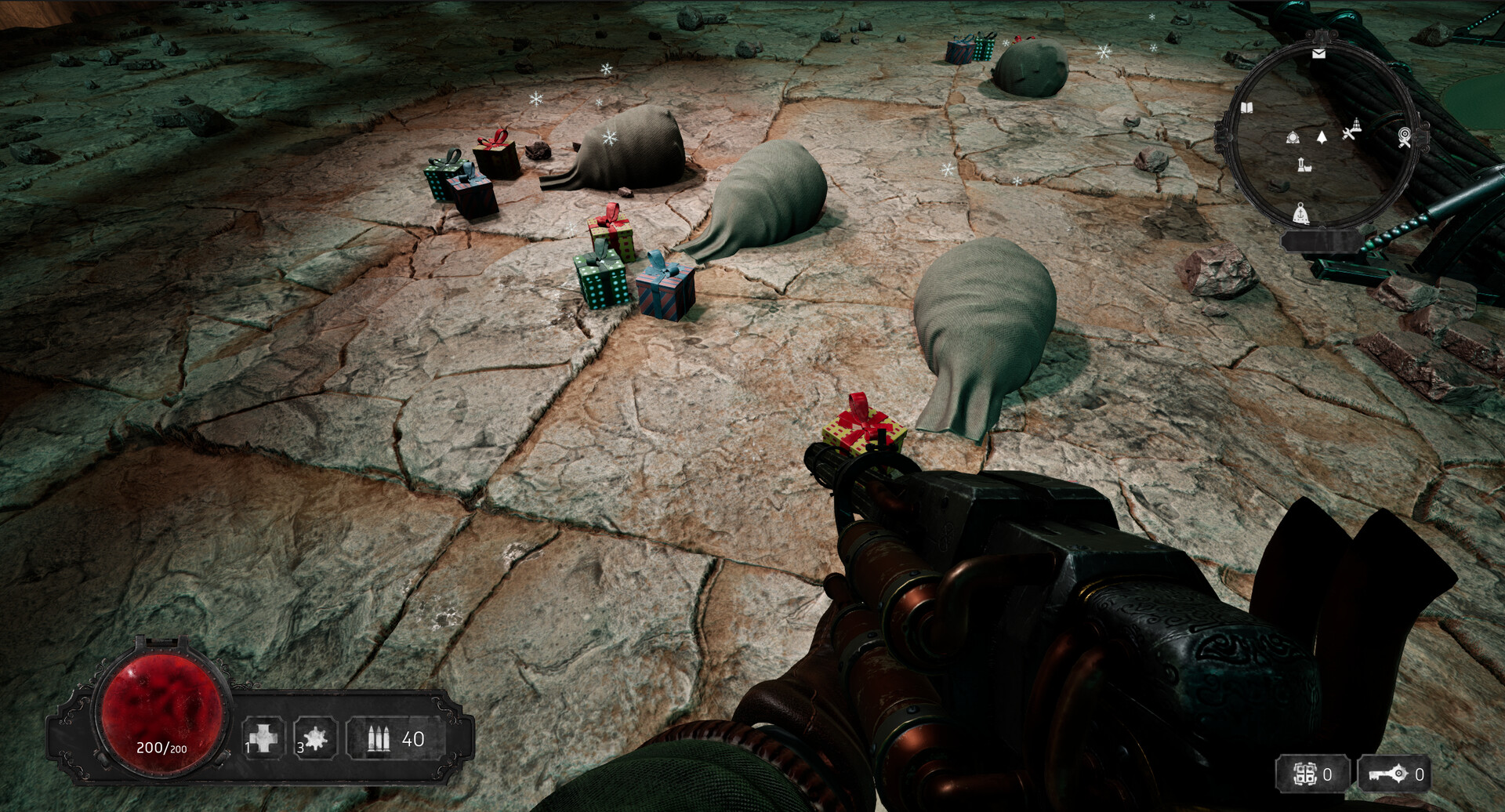1505x812 pixels.
Task: Select the spiked grenade item slot
Action: 315,738
